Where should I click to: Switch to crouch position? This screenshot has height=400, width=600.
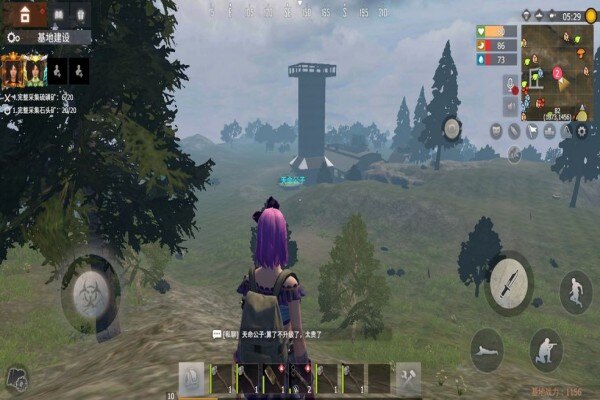coord(545,349)
